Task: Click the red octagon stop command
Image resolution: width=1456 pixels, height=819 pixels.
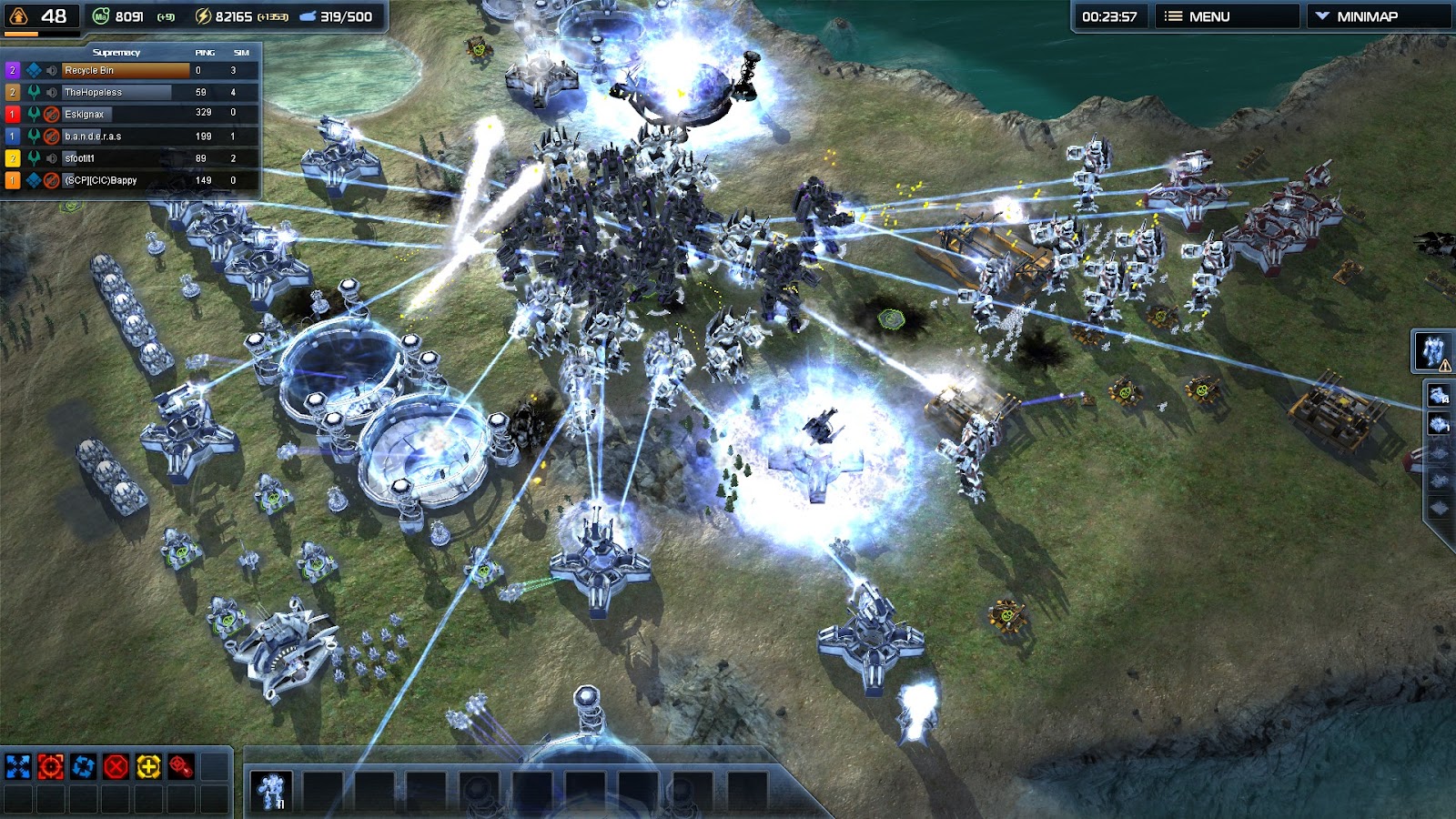Action: tap(116, 766)
